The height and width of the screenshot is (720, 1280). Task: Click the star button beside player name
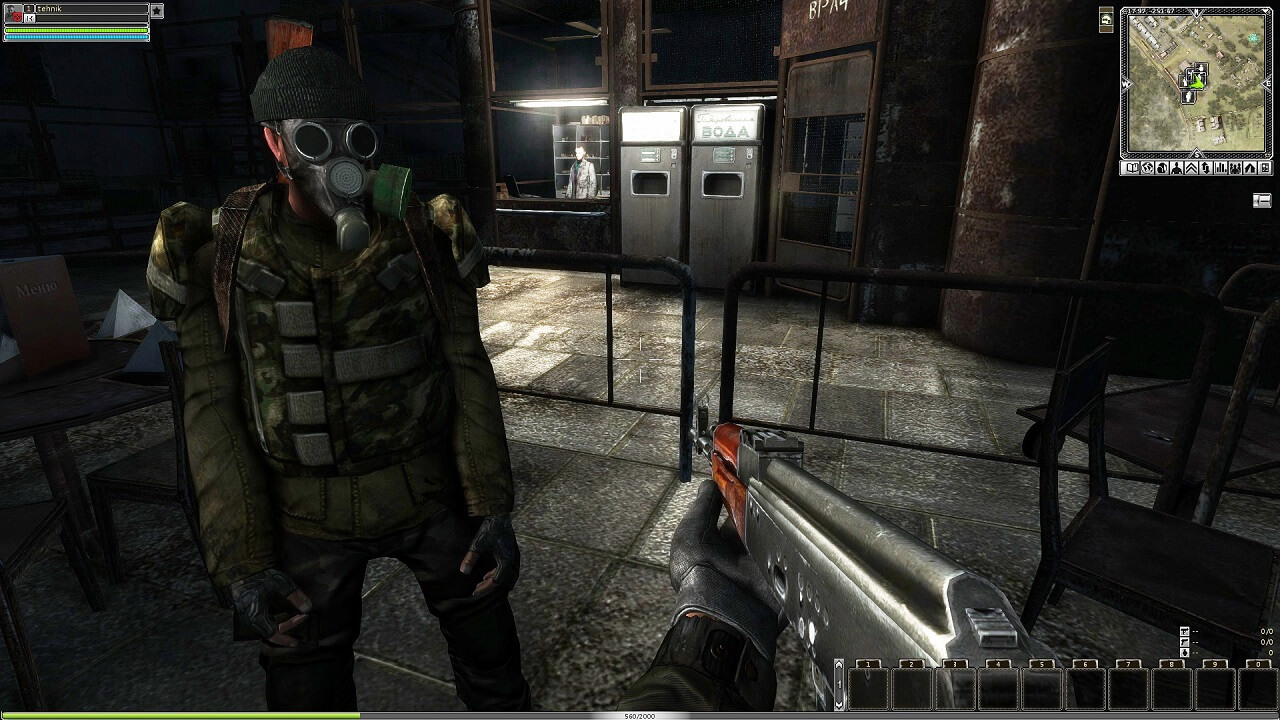click(157, 11)
